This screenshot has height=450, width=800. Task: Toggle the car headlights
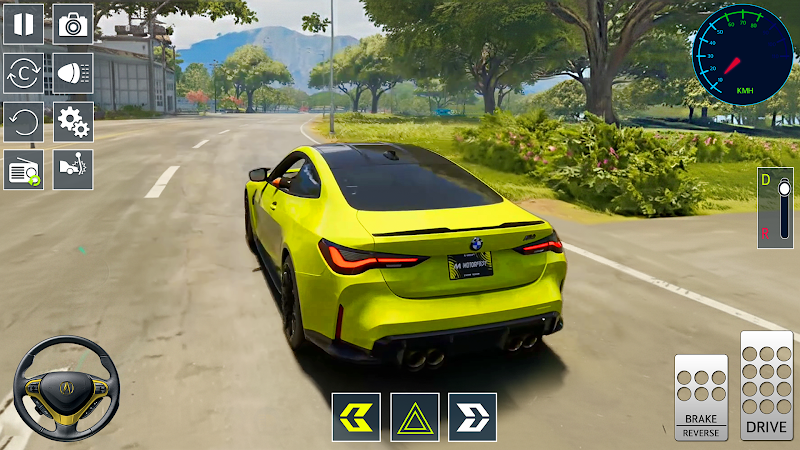tap(73, 73)
